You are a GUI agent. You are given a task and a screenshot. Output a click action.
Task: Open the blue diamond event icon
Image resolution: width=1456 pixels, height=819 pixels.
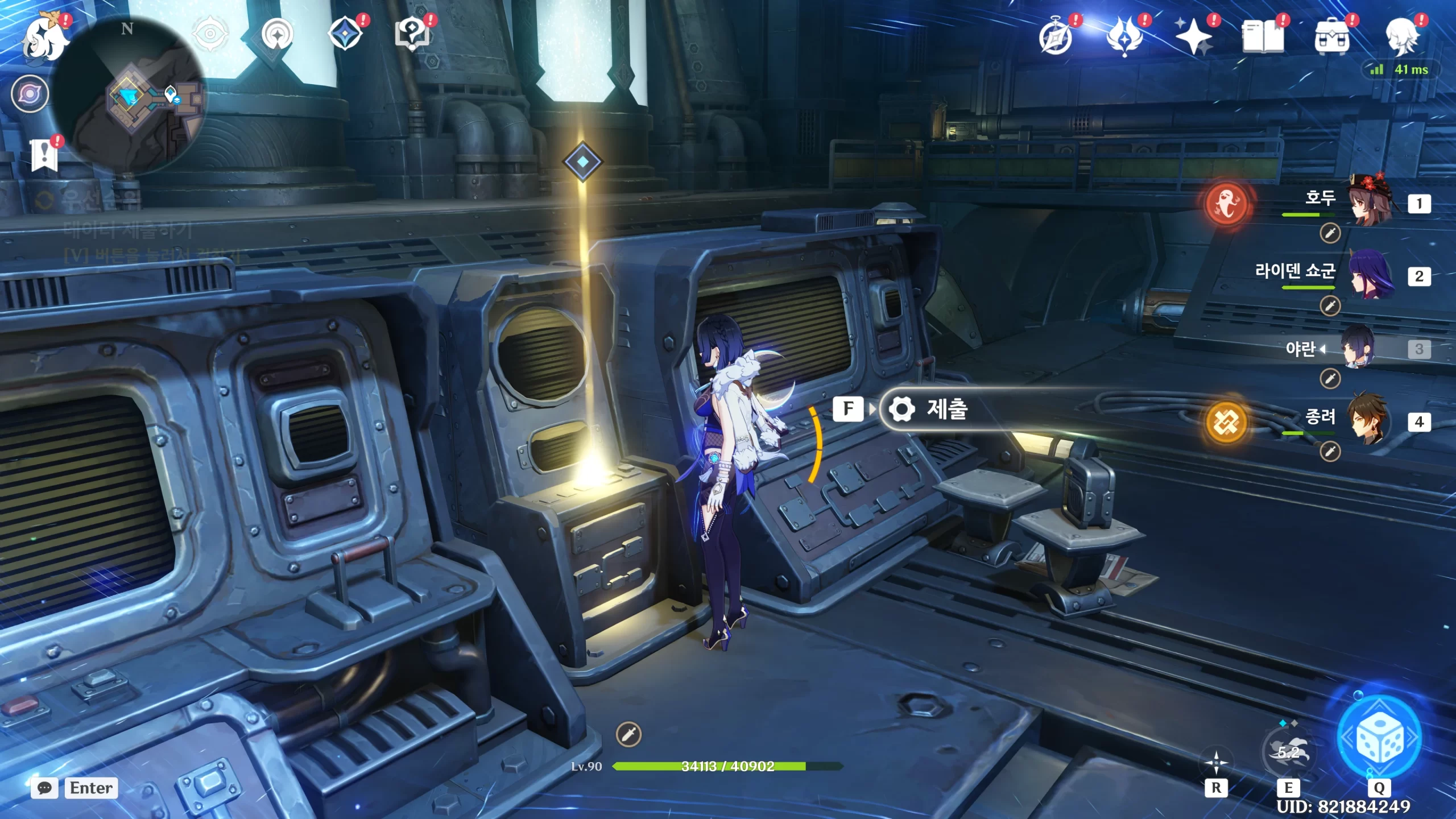click(x=345, y=34)
